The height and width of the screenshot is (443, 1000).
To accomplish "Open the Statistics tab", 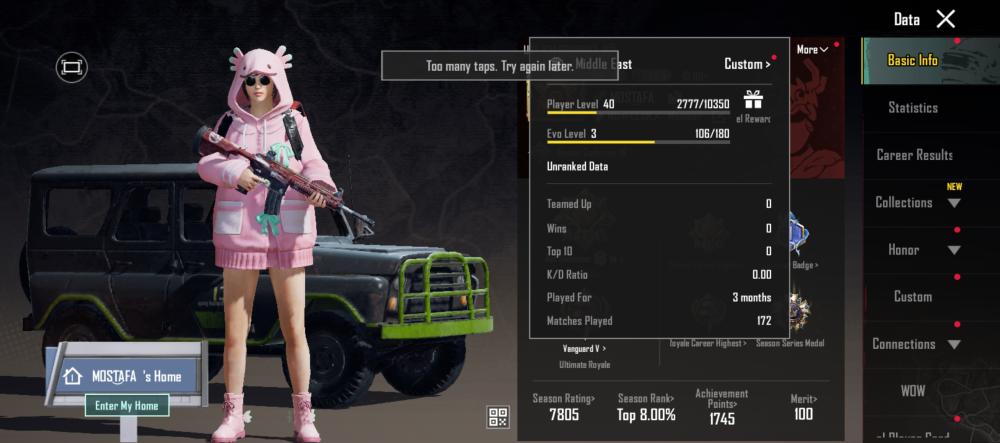I will pos(913,107).
